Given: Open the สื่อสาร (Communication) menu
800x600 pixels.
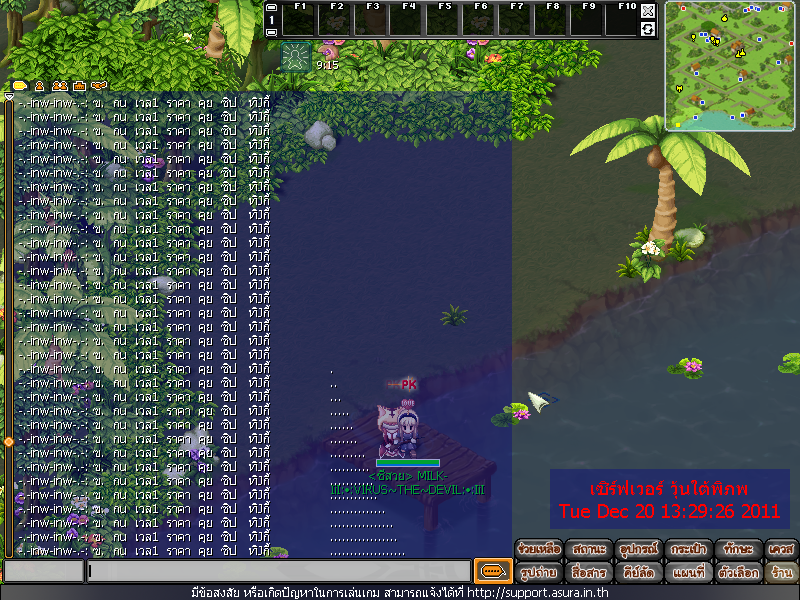Looking at the screenshot, I should pyautogui.click(x=590, y=573).
